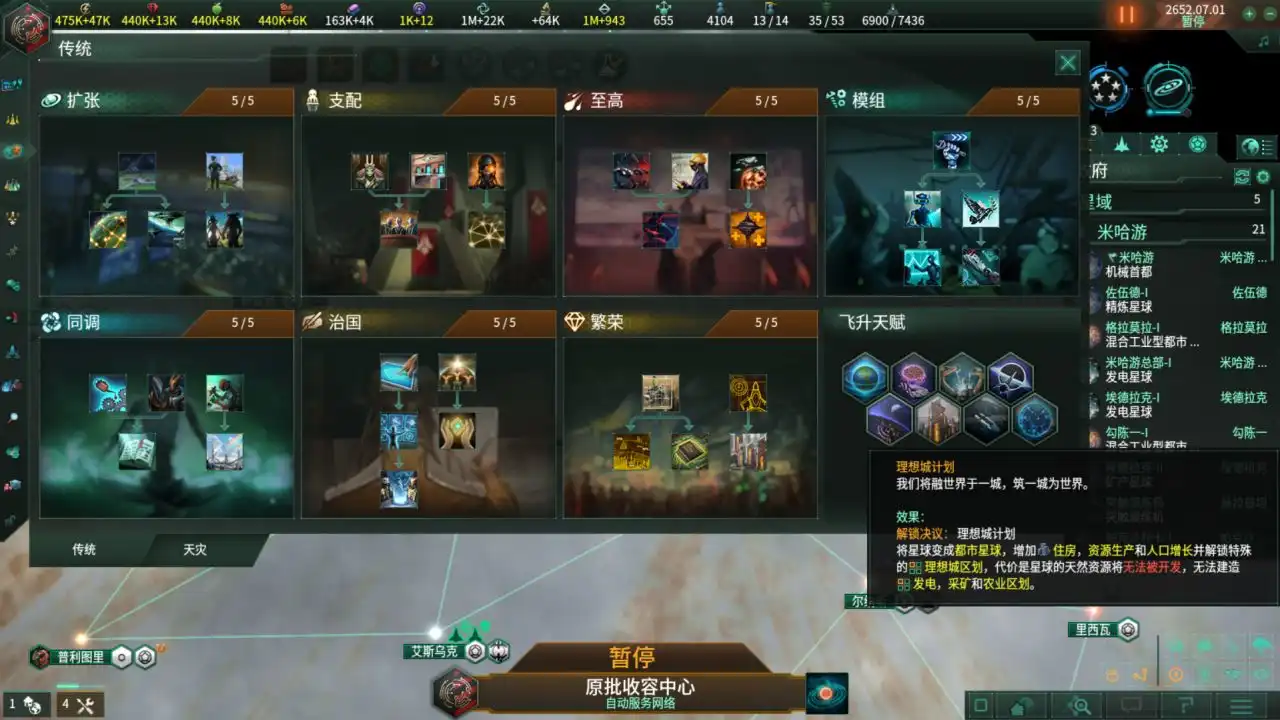Open the outliner settings gear dropdown
Image resolution: width=1280 pixels, height=720 pixels.
click(1261, 177)
